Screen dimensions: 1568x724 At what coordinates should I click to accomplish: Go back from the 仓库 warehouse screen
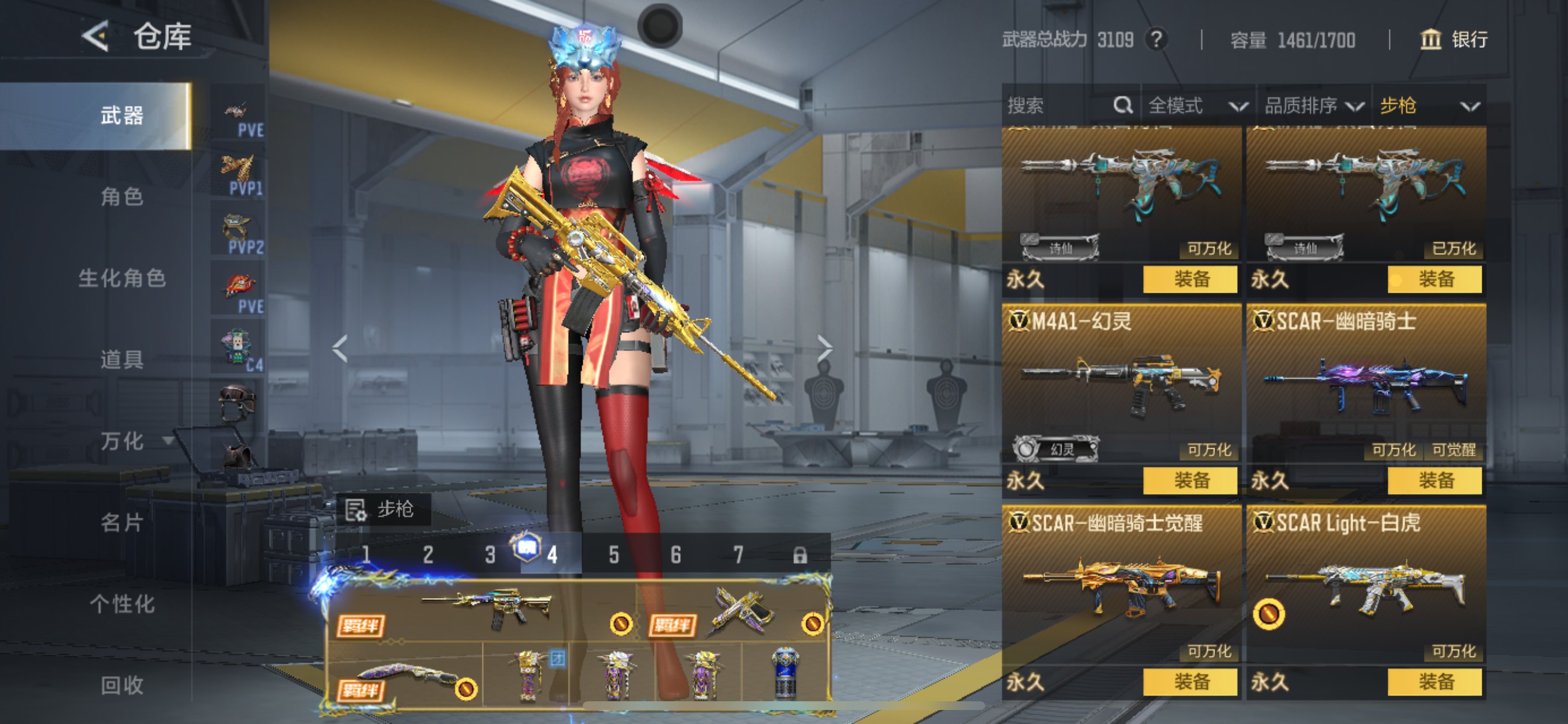click(96, 37)
